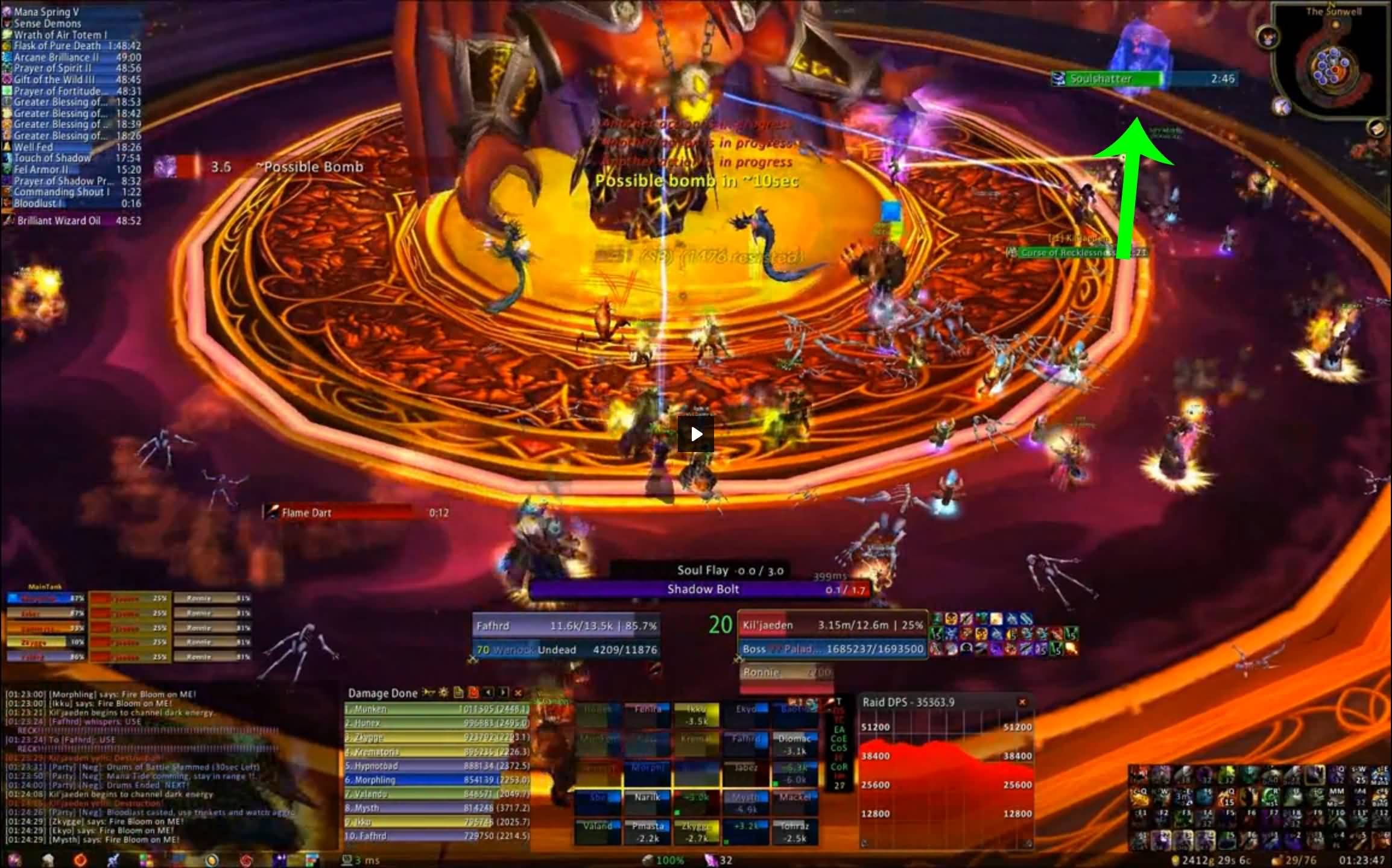Show the previous damage meter mode

pyautogui.click(x=488, y=693)
